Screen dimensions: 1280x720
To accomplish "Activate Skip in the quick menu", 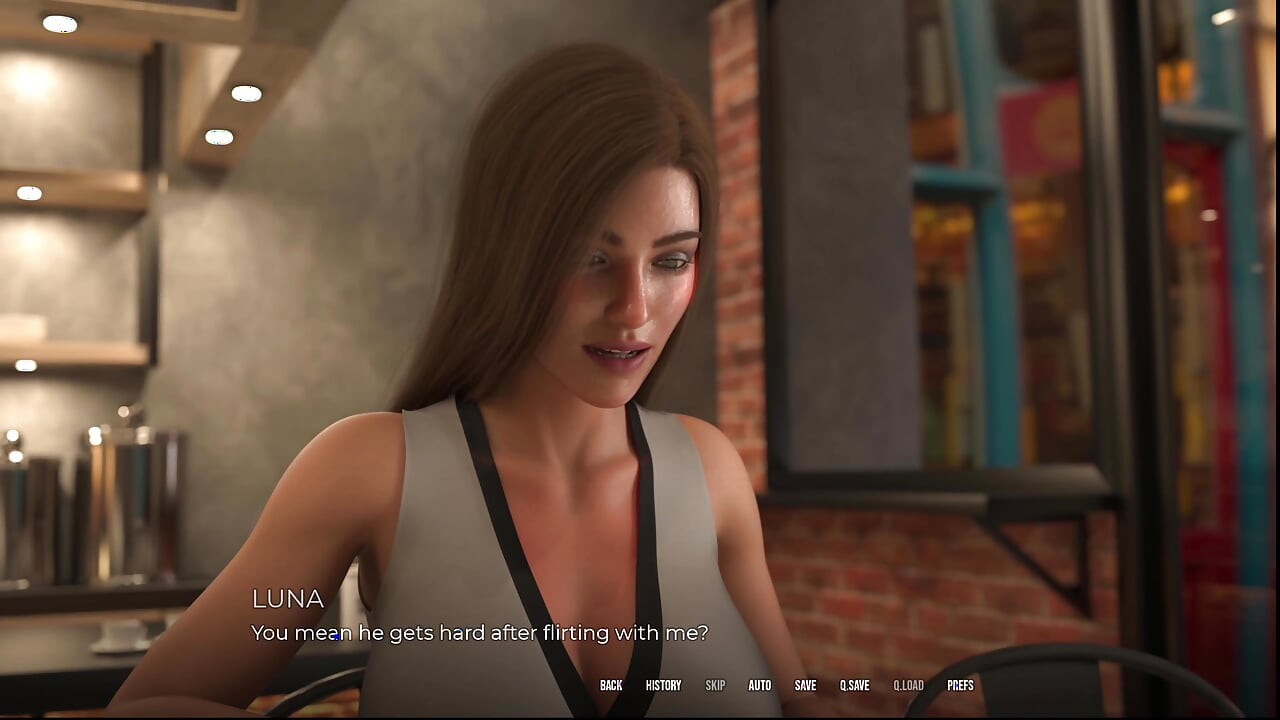I will tap(715, 686).
